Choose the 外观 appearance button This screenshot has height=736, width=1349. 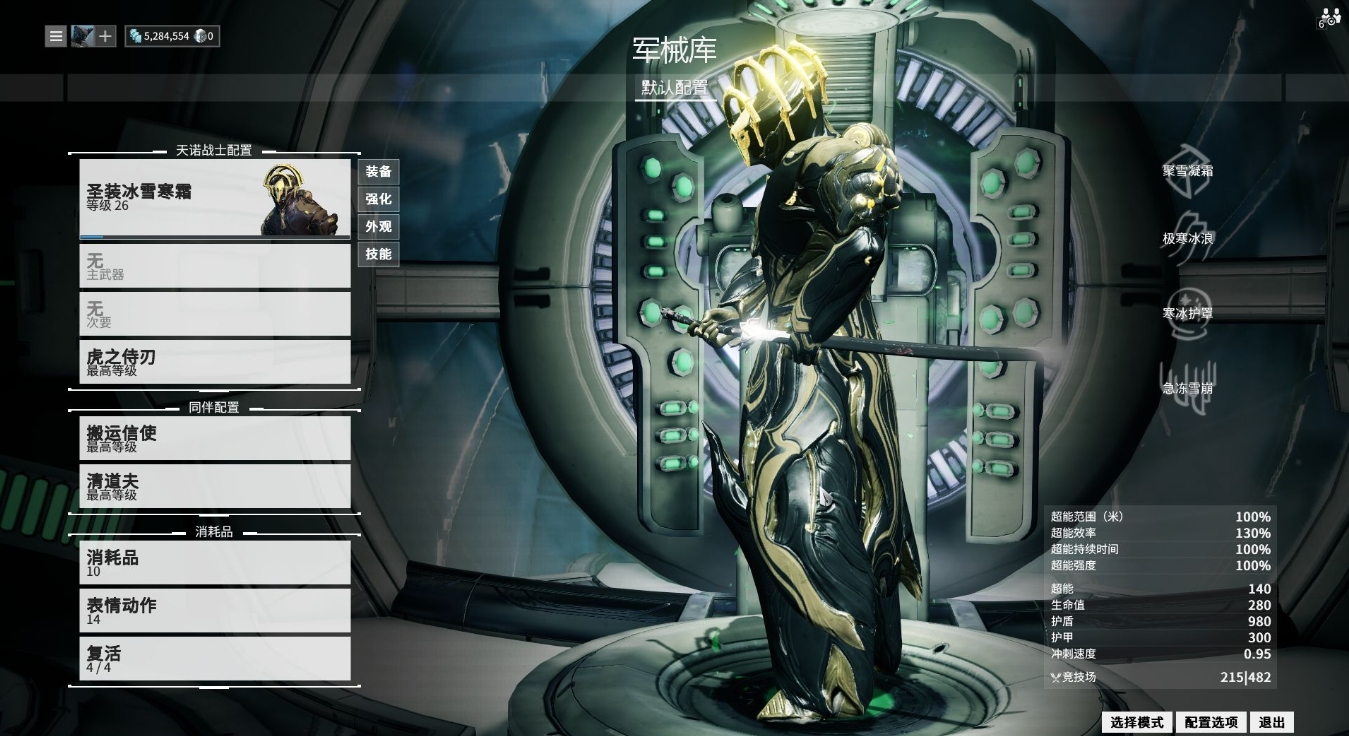378,227
